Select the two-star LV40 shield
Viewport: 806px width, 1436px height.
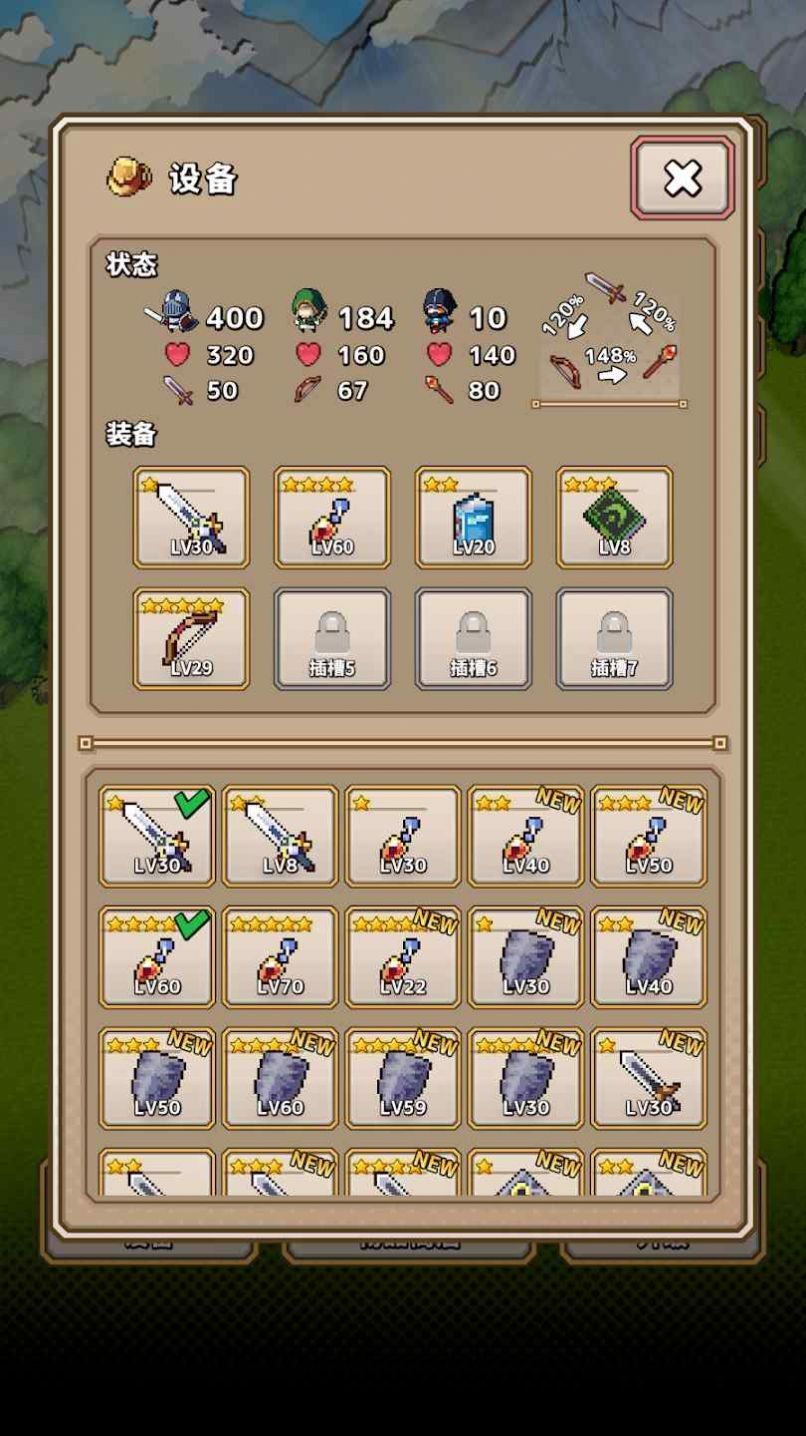pos(649,957)
